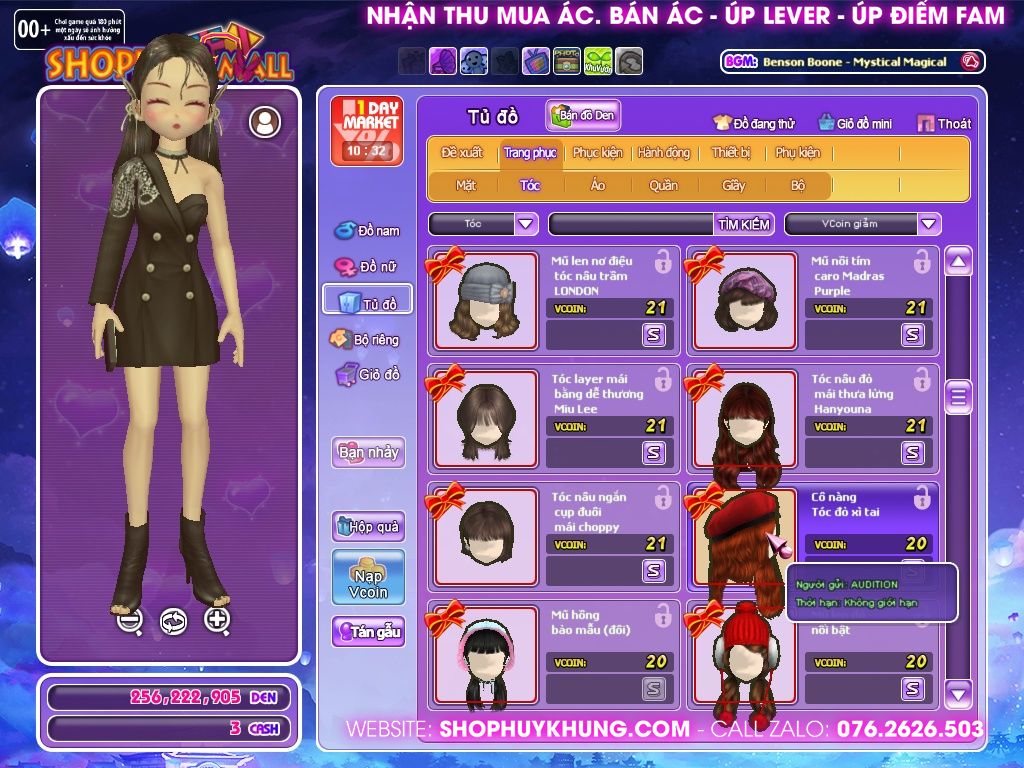Click the Bán đồ Den button
Viewport: 1024px width, 768px height.
pyautogui.click(x=583, y=116)
